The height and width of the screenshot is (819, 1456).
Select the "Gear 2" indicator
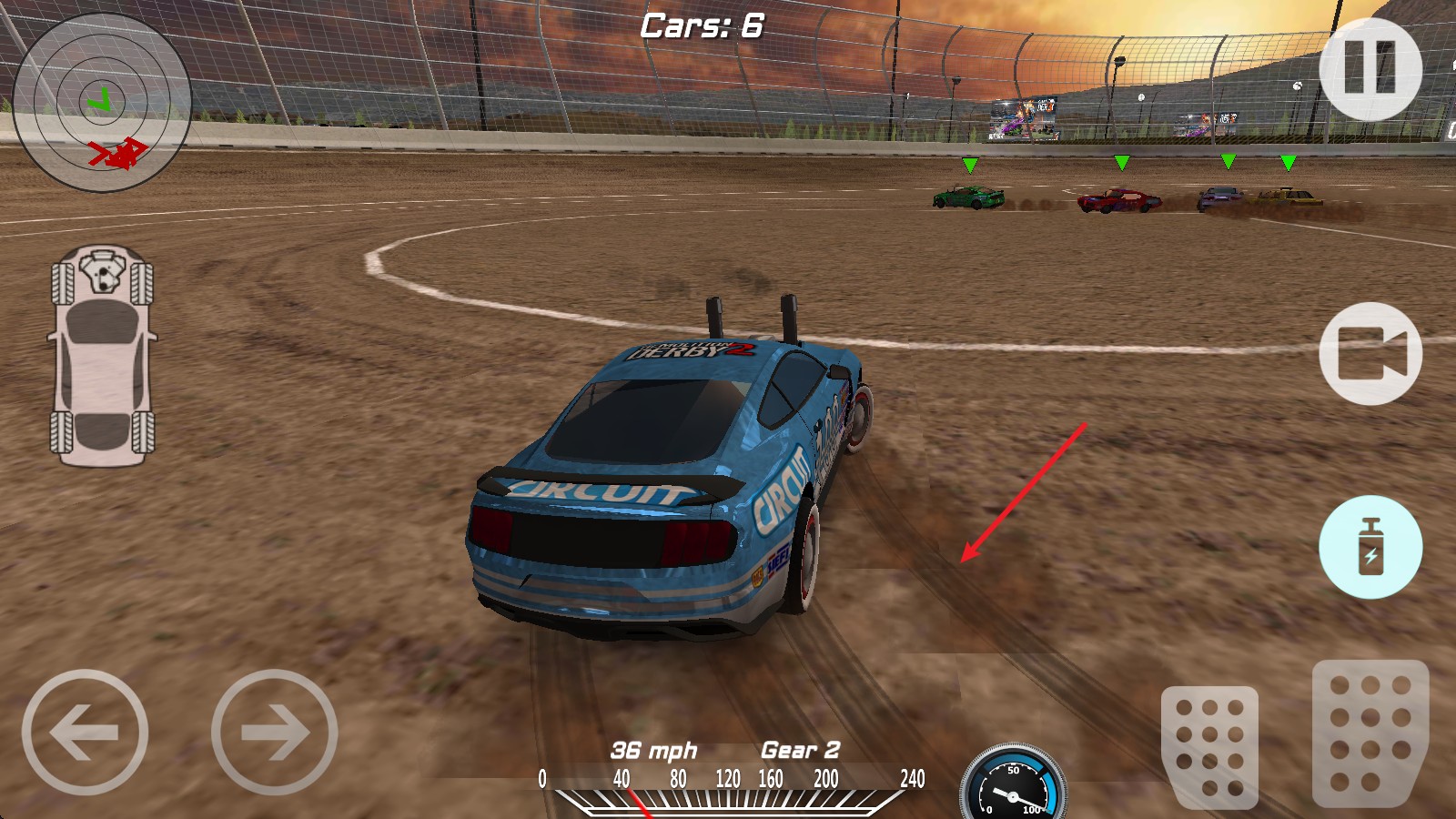801,752
